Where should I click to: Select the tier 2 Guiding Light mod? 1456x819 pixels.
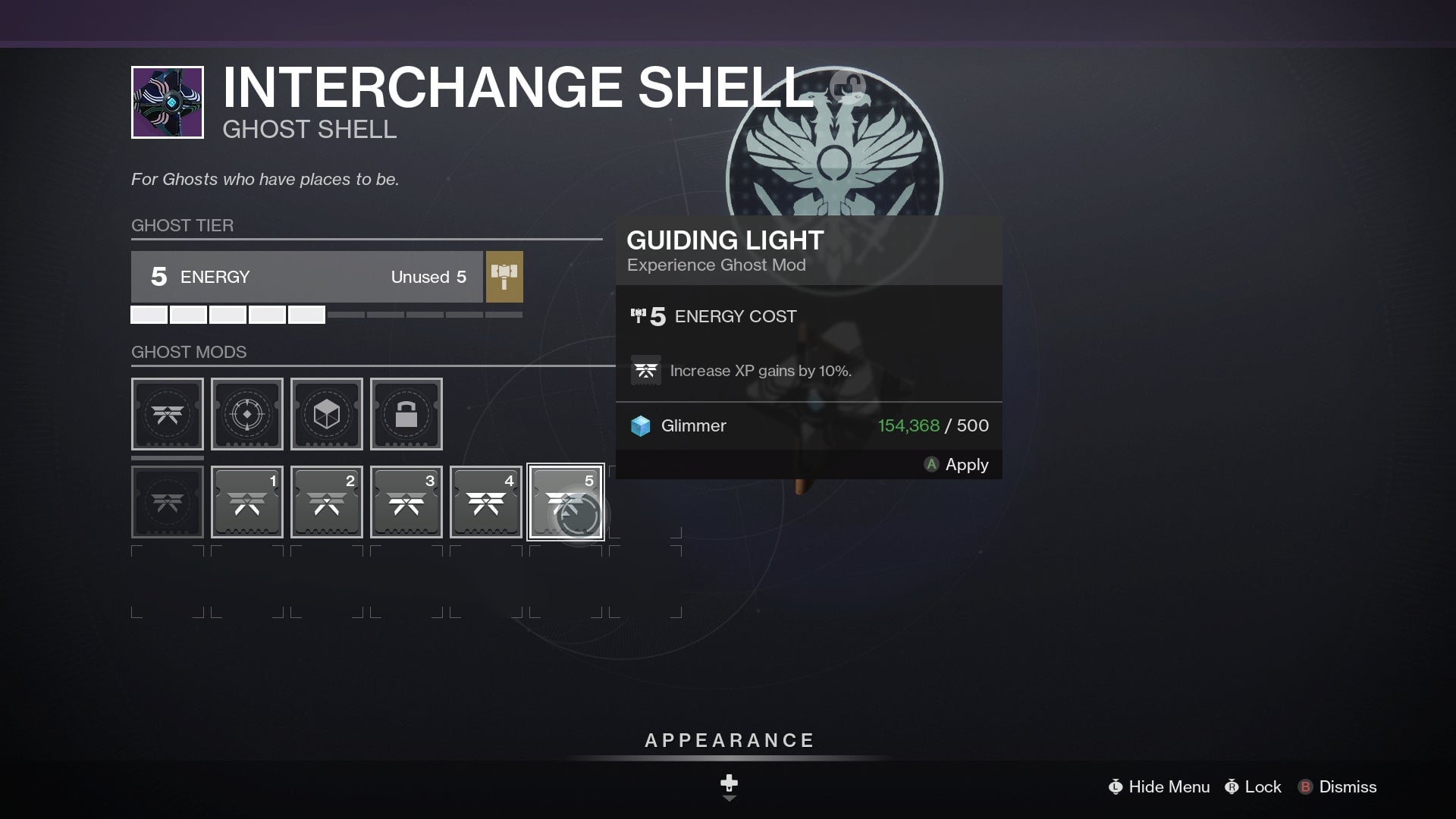point(326,501)
